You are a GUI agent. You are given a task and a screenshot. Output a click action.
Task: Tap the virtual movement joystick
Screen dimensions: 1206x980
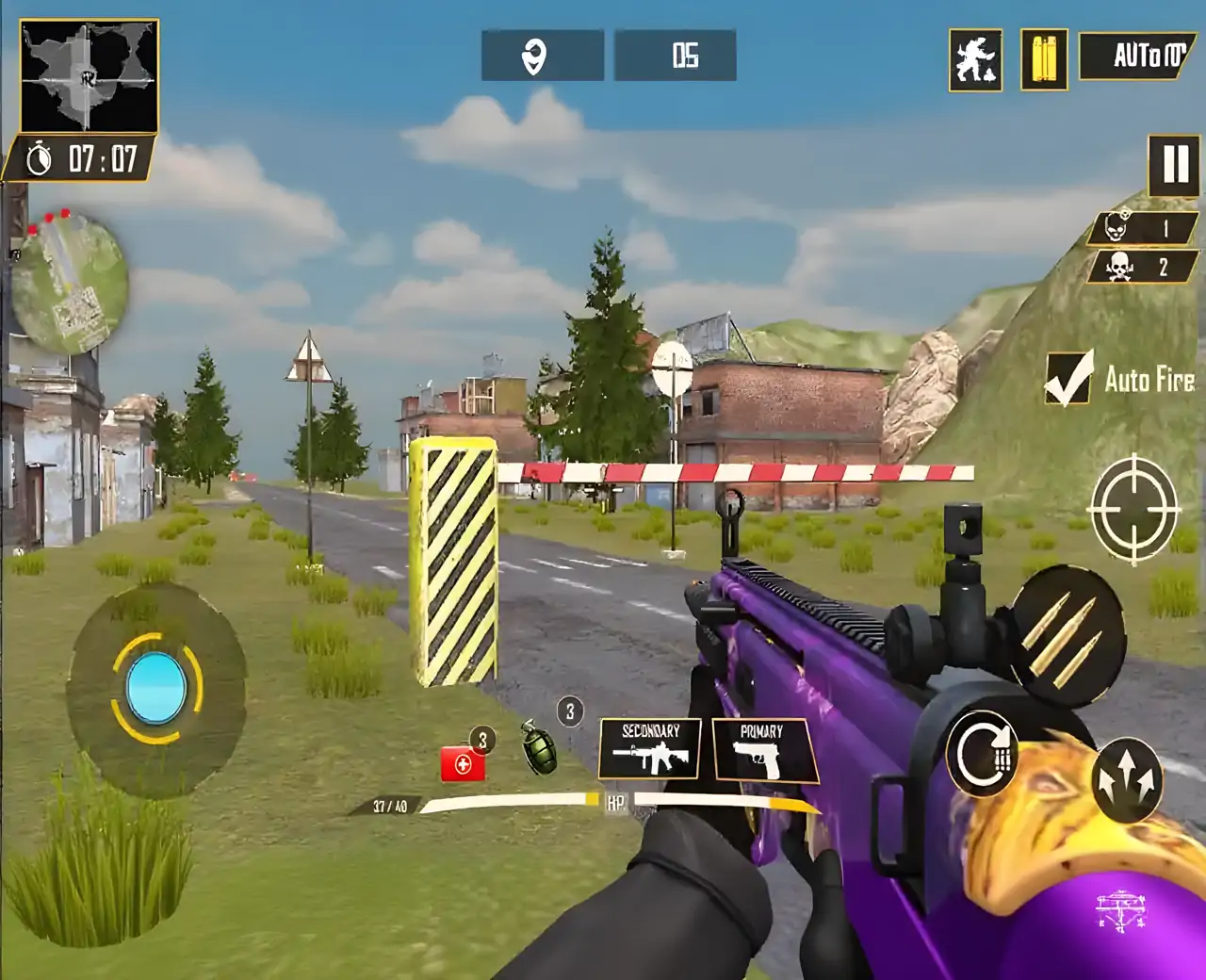[x=156, y=688]
